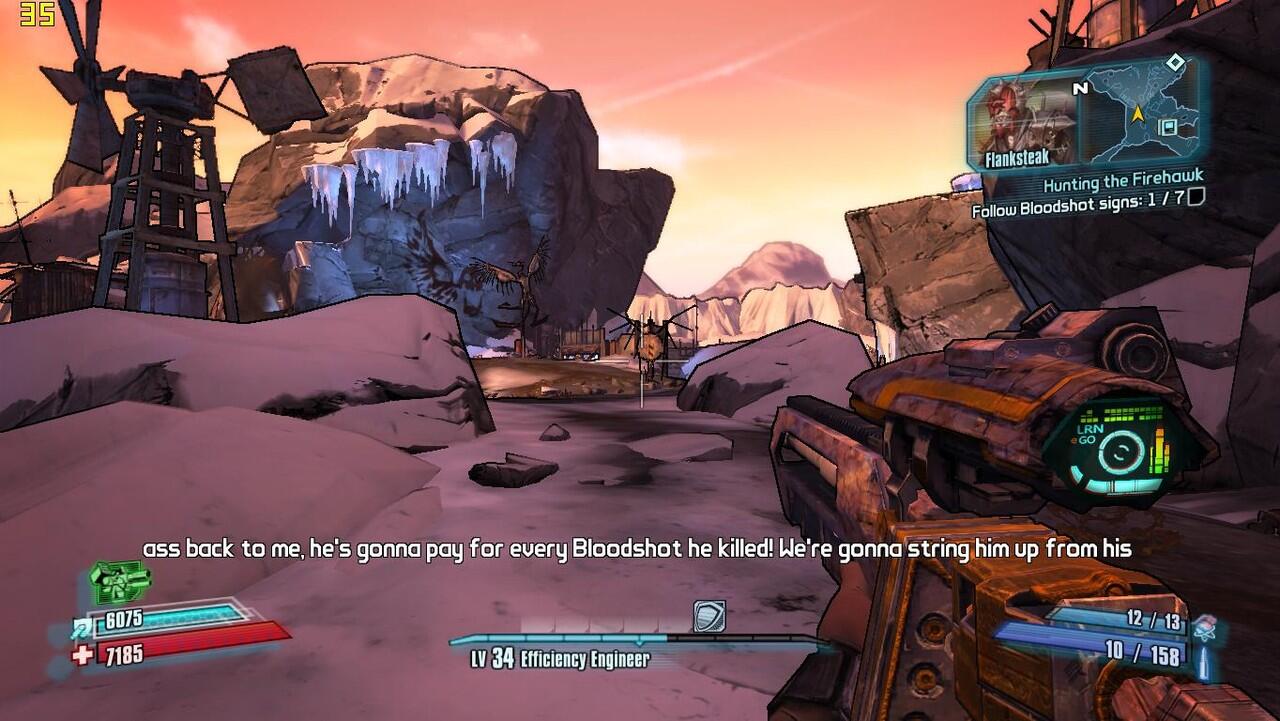Screen dimensions: 1280x721
Task: Click the shield badge icon above the XP bar
Action: tap(709, 616)
